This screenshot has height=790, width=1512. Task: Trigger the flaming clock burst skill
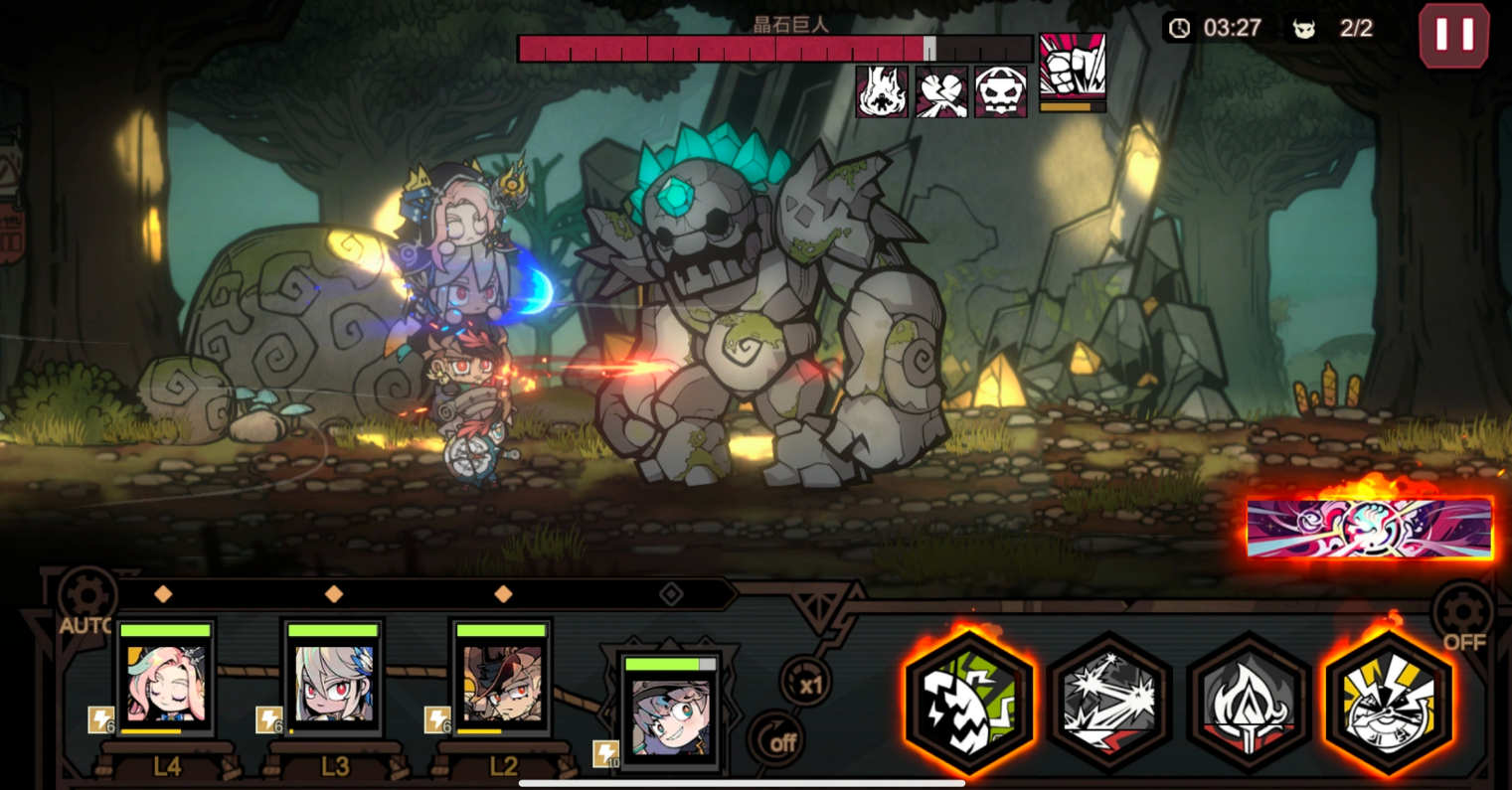pos(1389,701)
